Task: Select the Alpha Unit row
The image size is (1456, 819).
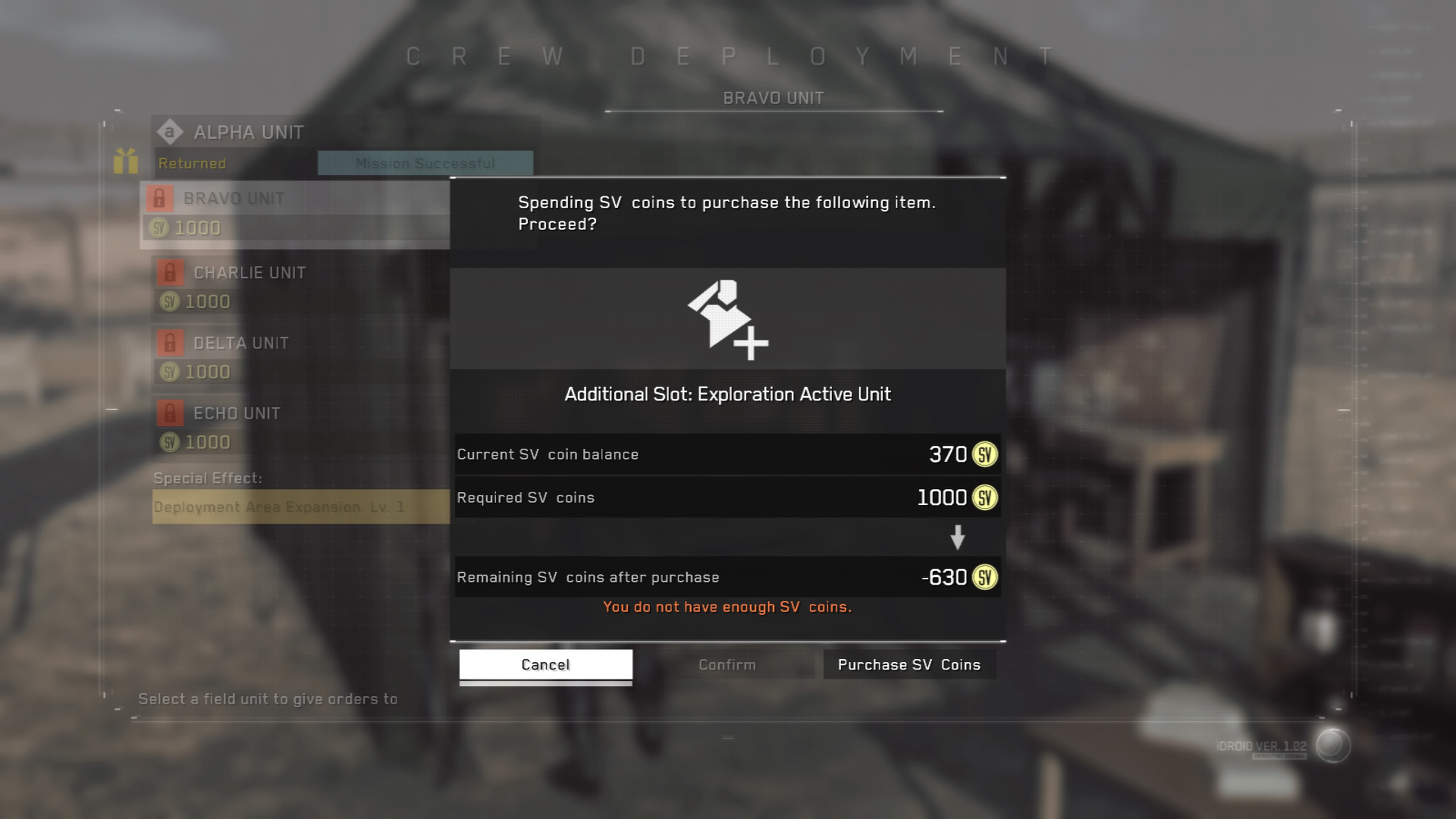Action: point(249,133)
